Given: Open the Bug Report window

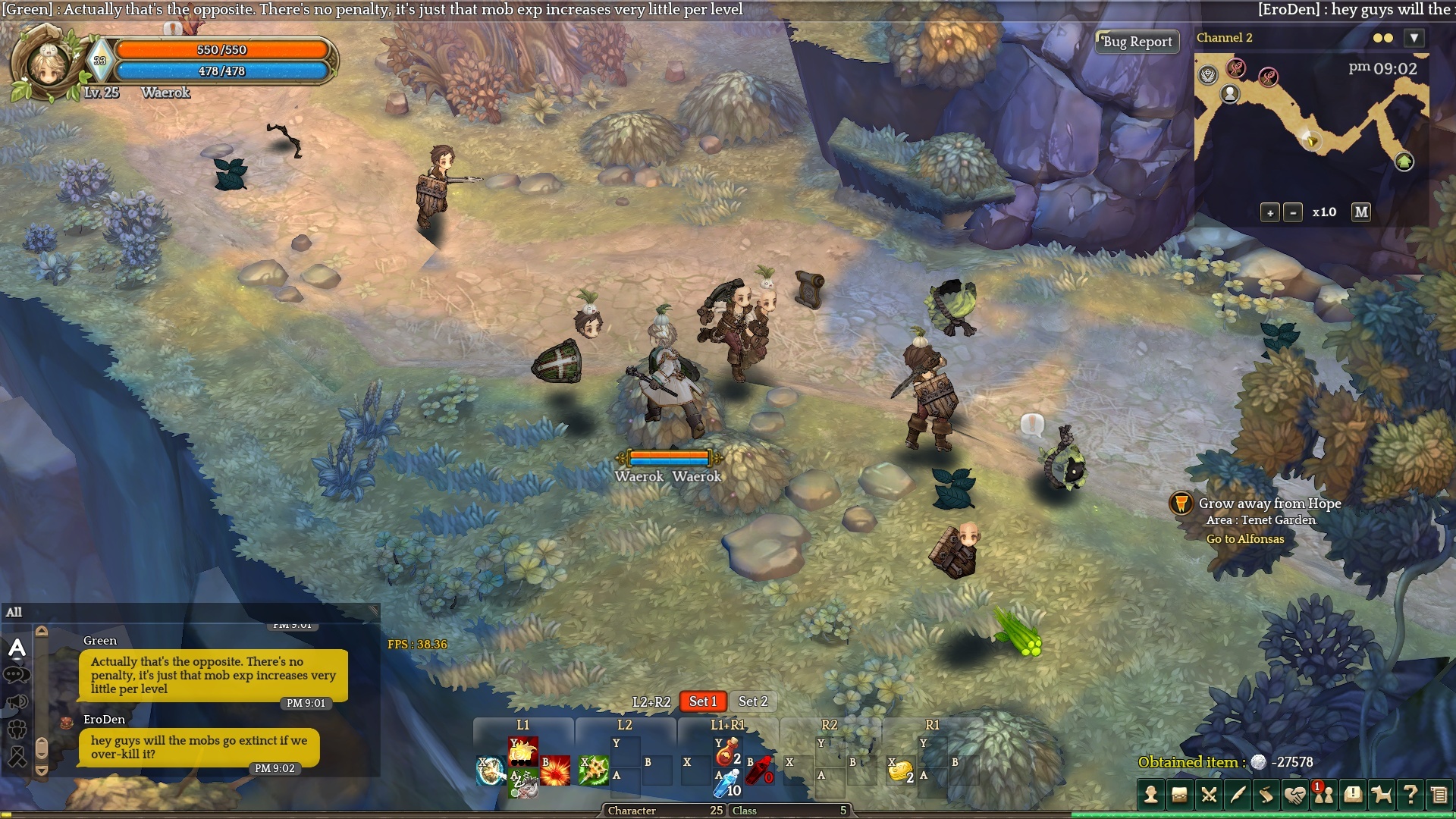Looking at the screenshot, I should (x=1137, y=42).
